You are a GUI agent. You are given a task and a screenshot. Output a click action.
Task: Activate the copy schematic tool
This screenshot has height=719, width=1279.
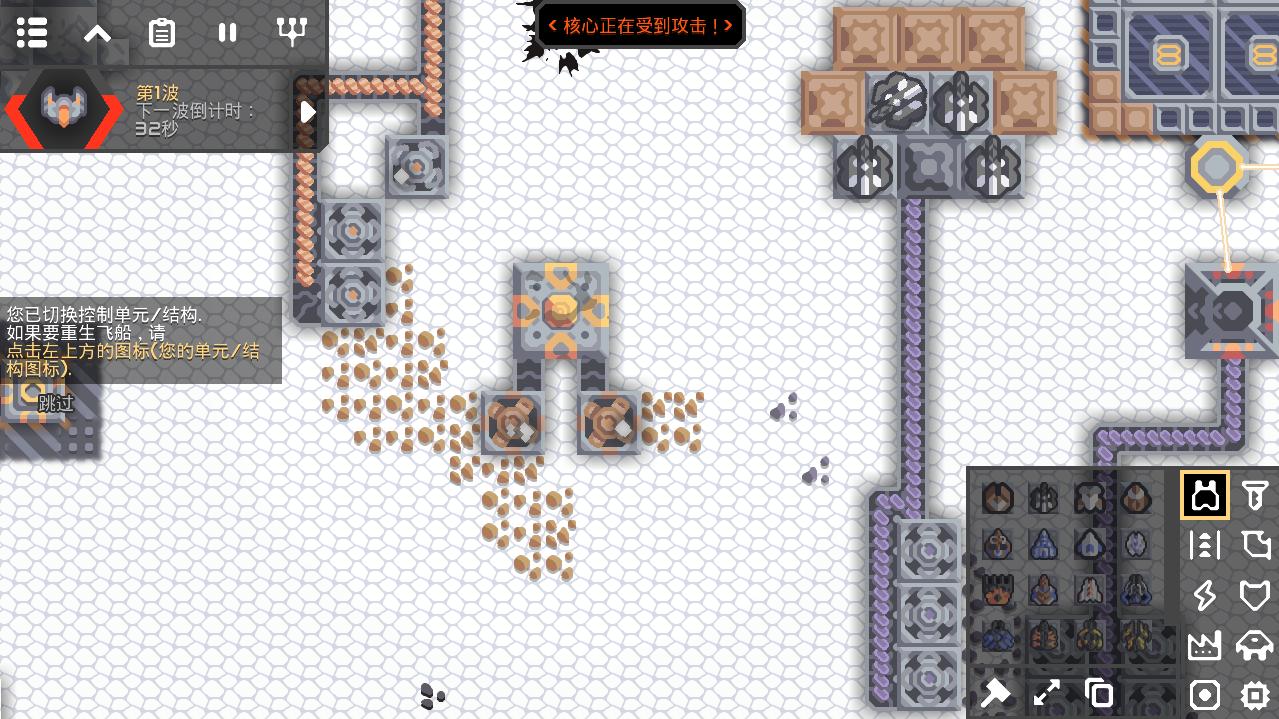(1099, 693)
